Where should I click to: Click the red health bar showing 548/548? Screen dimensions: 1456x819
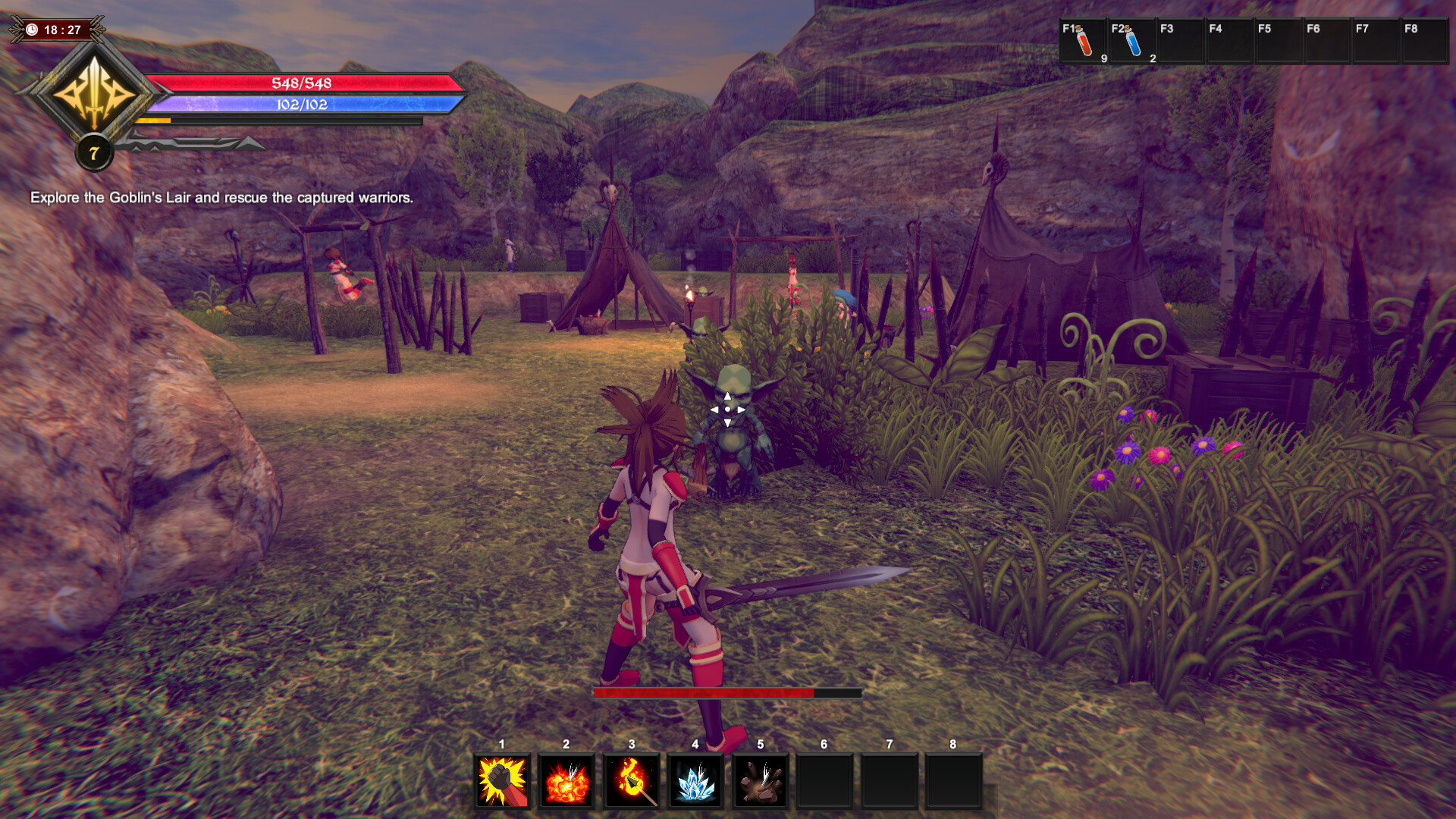[x=302, y=85]
